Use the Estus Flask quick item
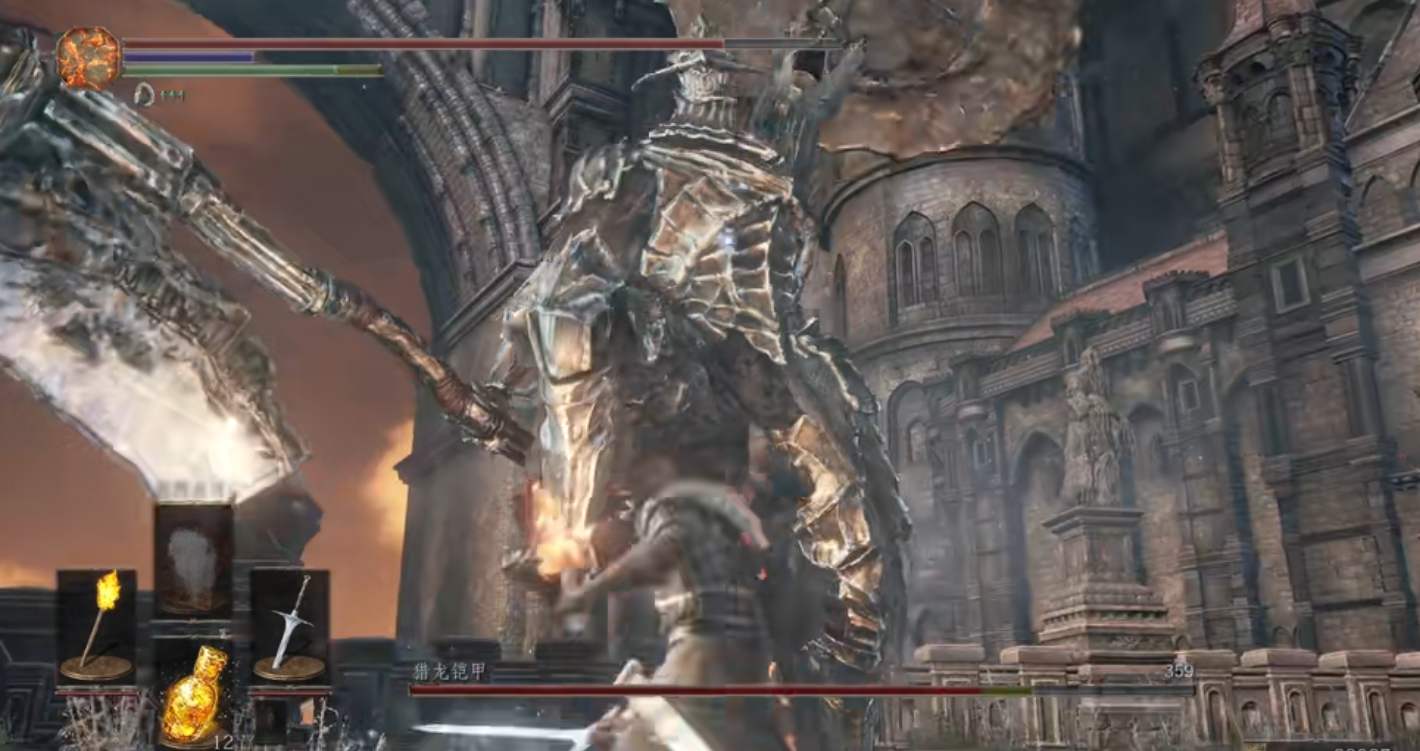Viewport: 1420px width, 751px height. tap(193, 695)
